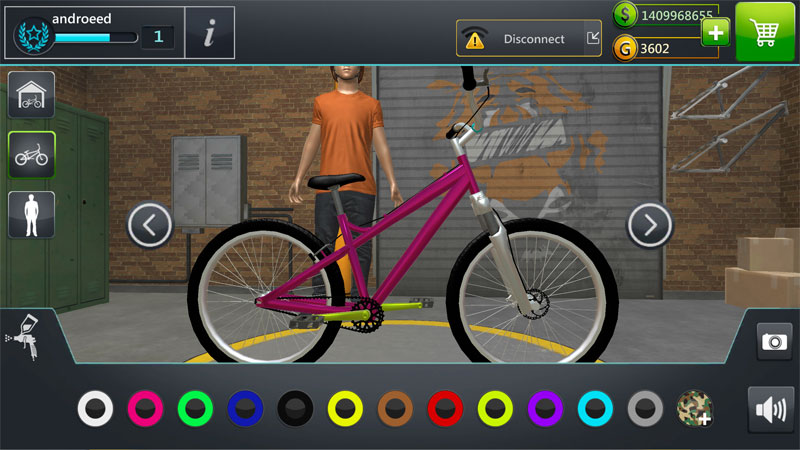This screenshot has width=800, height=450.
Task: Show the previous bike with left arrow
Action: tap(150, 225)
